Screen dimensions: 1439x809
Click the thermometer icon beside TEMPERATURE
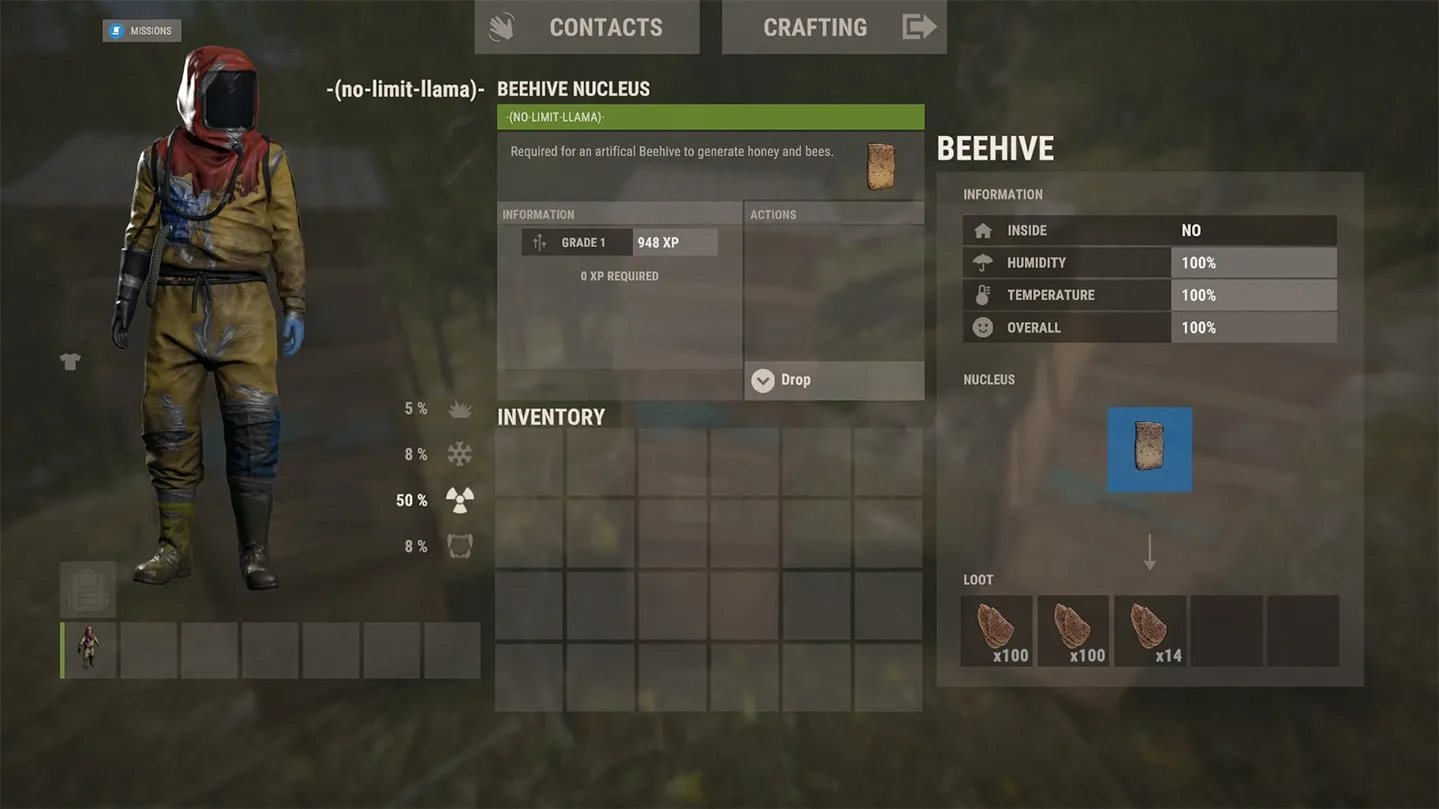tap(981, 294)
